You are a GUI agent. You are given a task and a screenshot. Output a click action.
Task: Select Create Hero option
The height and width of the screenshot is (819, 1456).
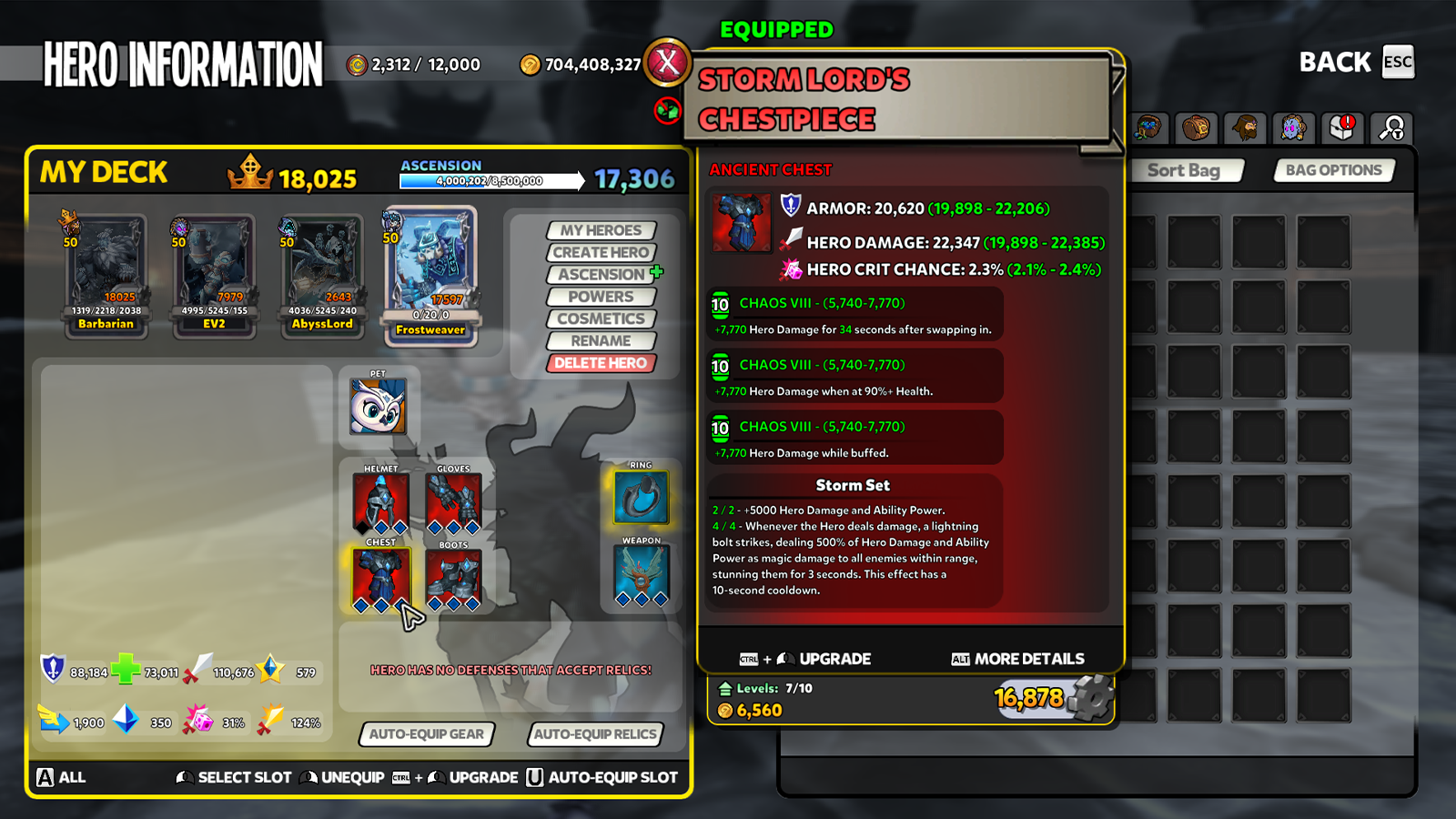click(601, 253)
